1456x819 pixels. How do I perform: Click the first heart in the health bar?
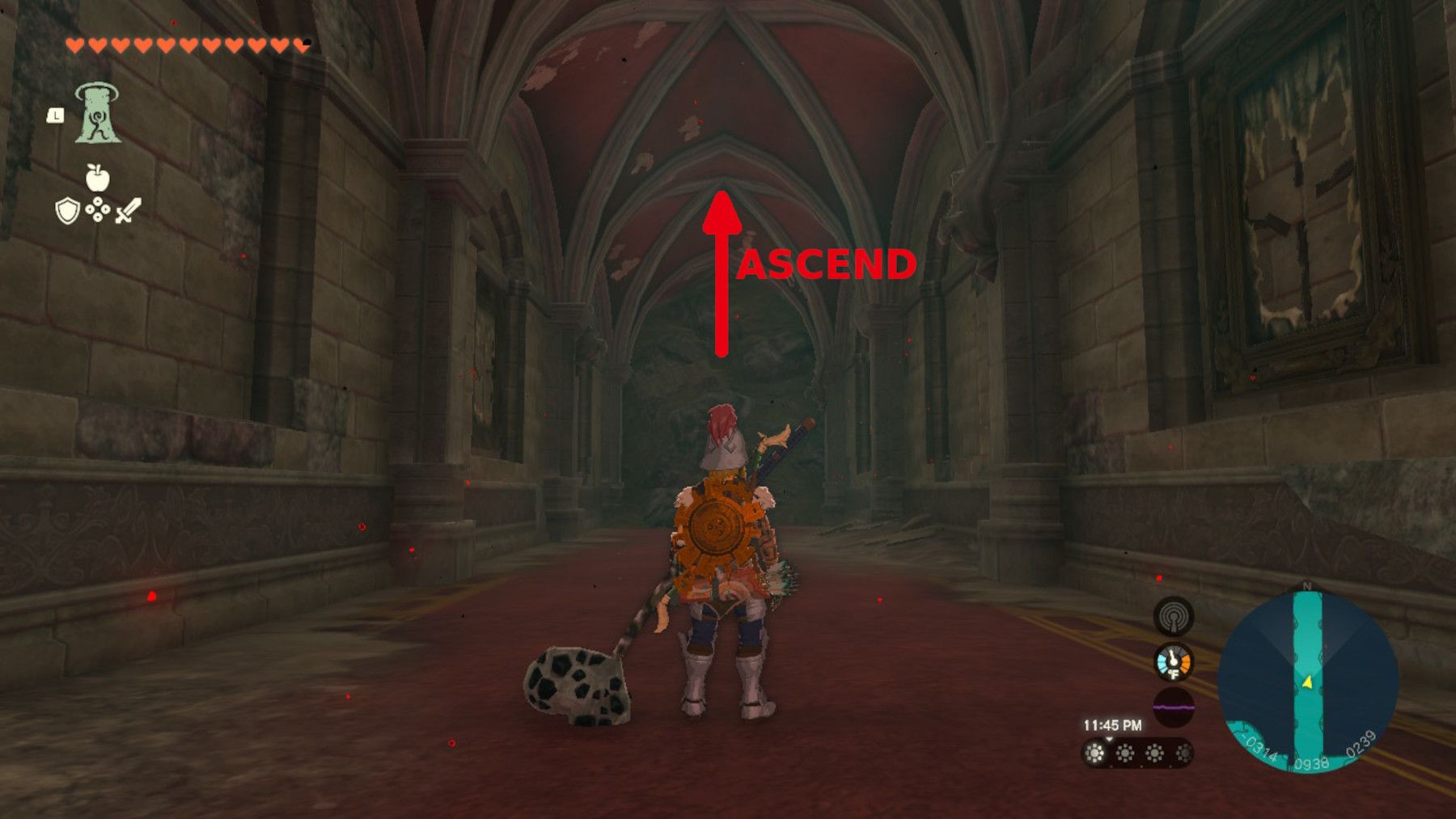pos(74,44)
